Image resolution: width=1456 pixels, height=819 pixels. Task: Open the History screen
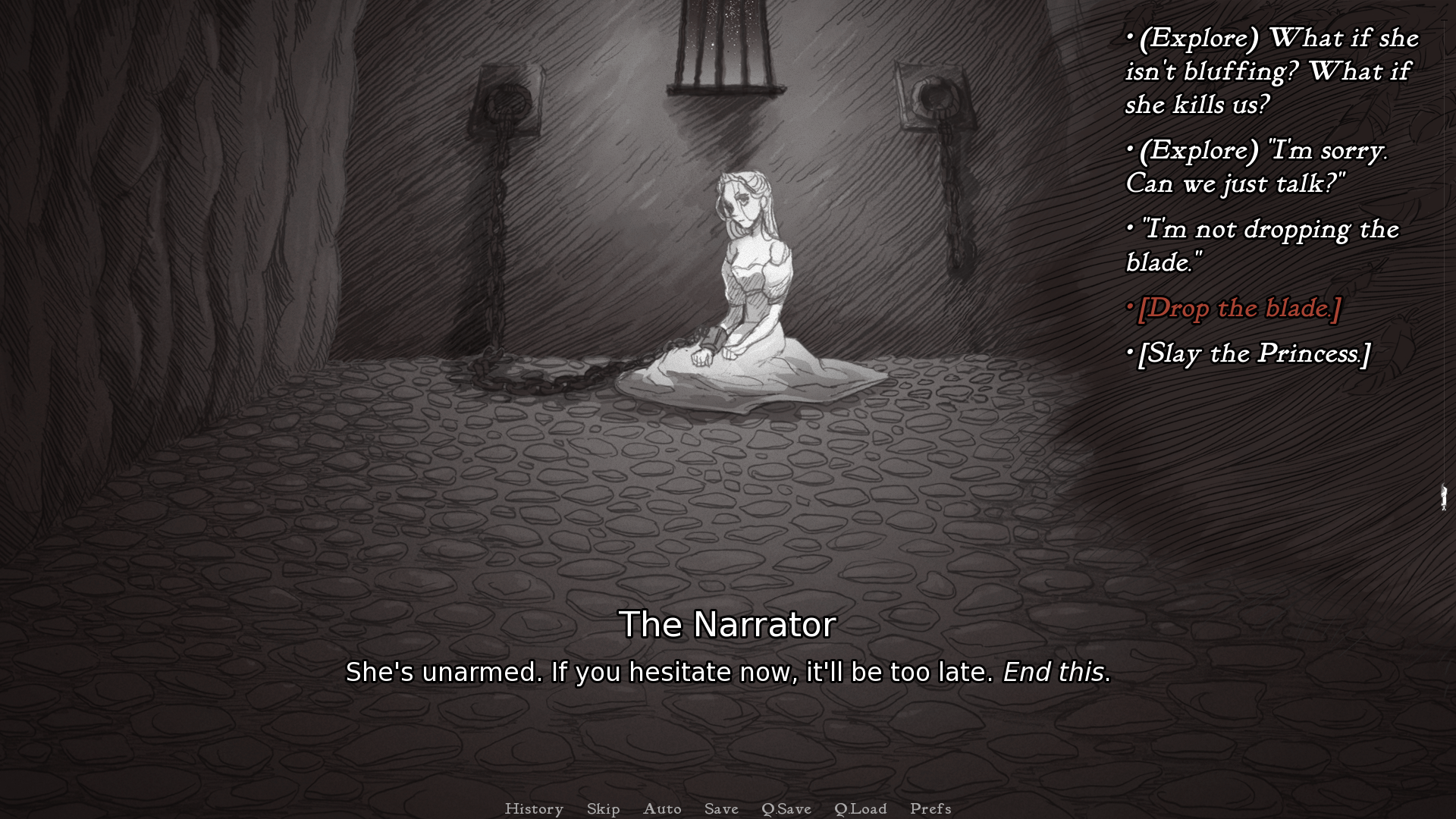coord(535,808)
